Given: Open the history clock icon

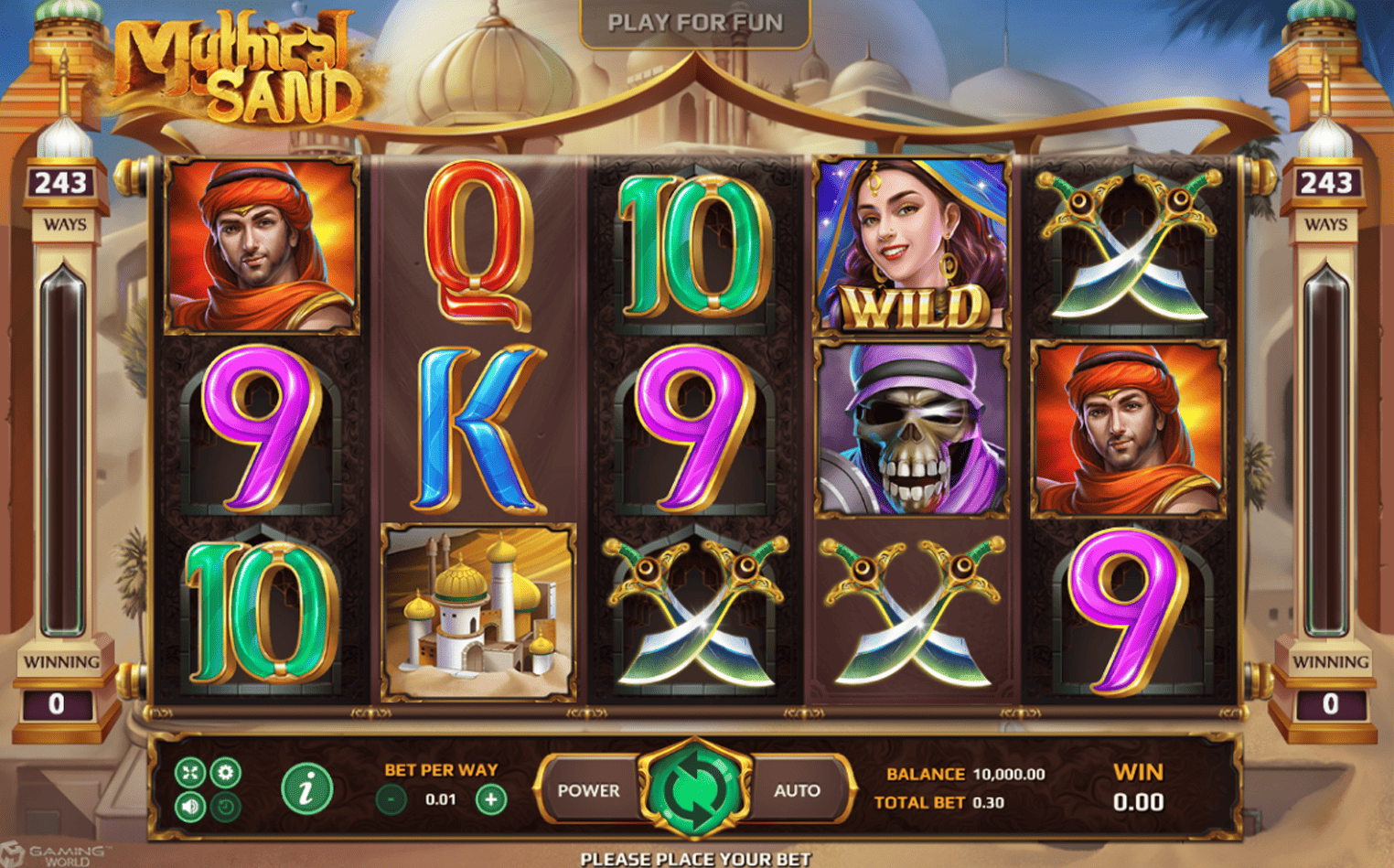Looking at the screenshot, I should [x=225, y=807].
